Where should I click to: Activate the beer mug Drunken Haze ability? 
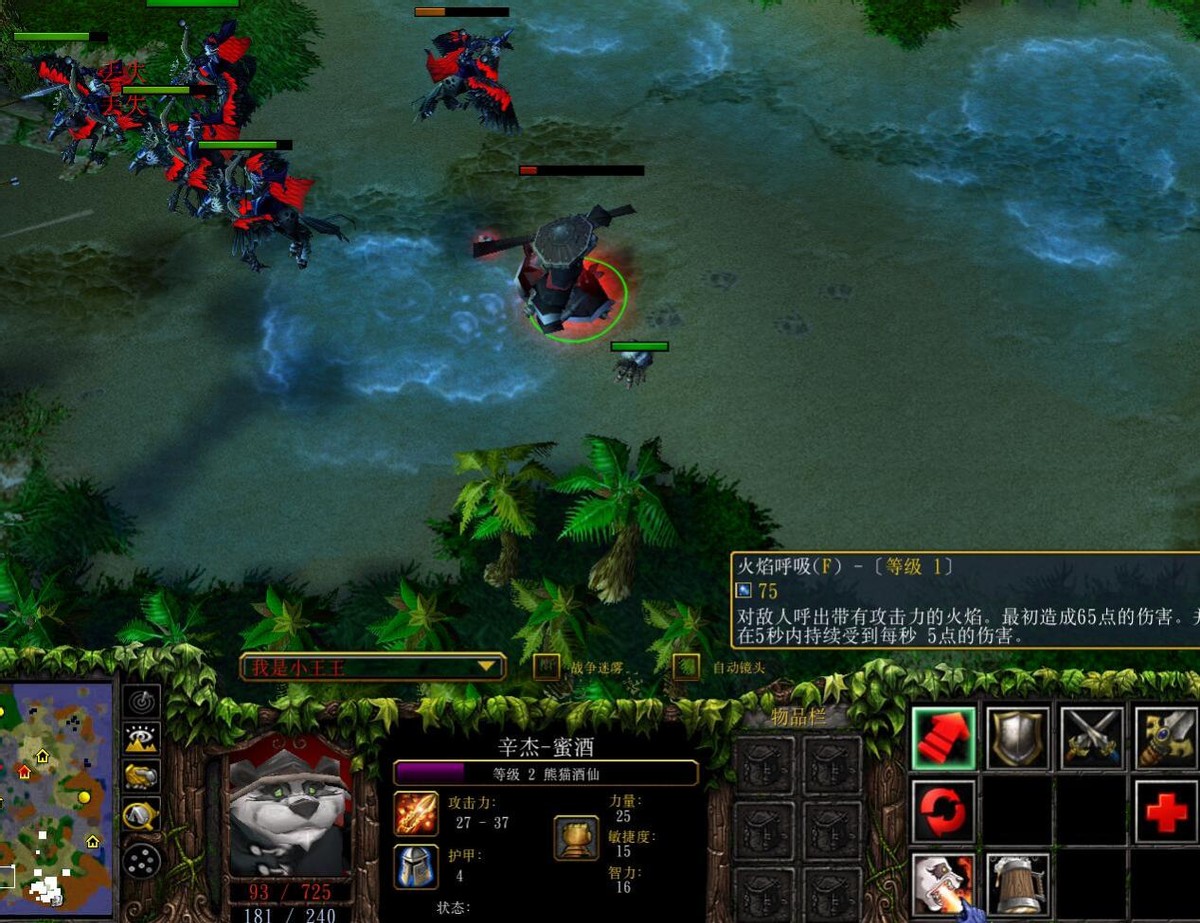click(1018, 884)
